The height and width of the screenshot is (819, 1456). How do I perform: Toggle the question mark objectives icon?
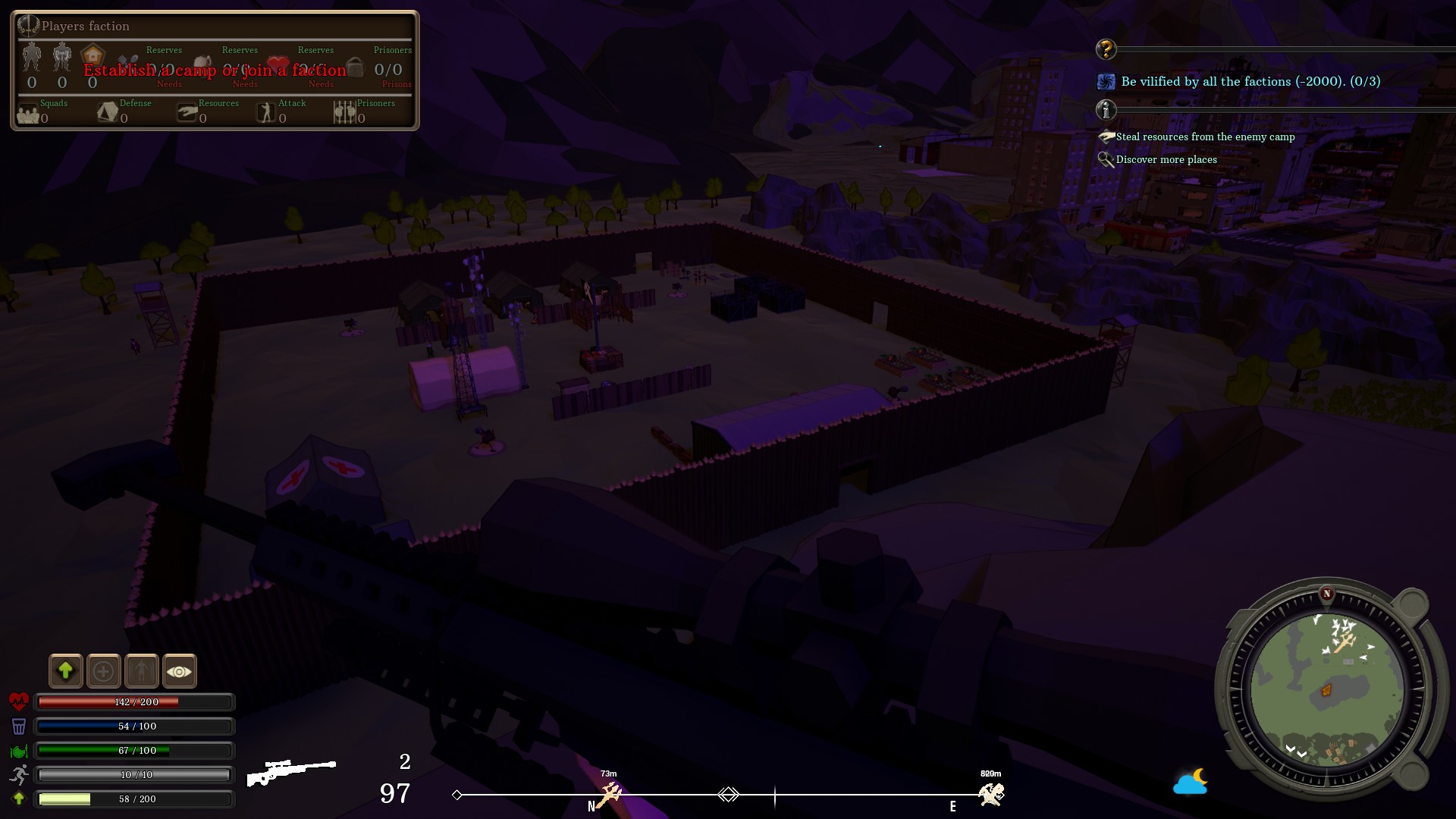pyautogui.click(x=1106, y=49)
